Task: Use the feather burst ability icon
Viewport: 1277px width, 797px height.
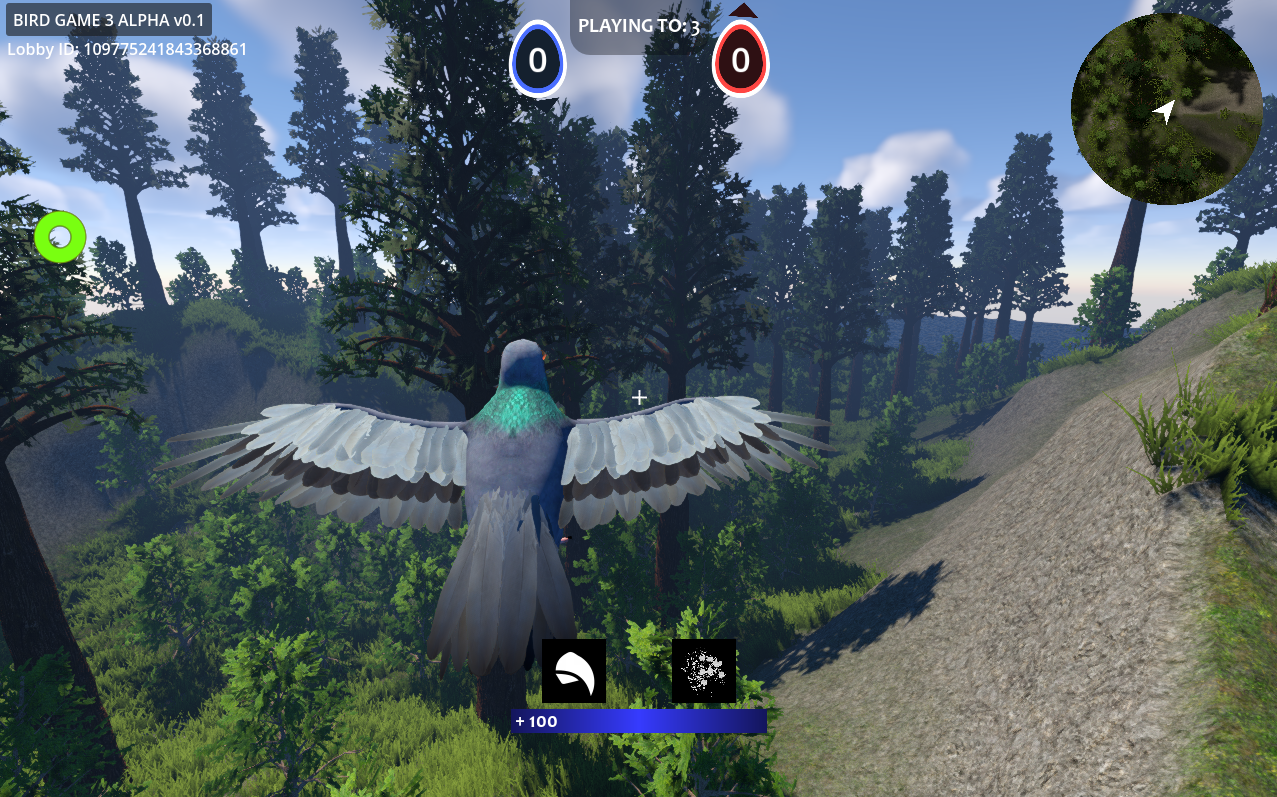Action: [x=704, y=671]
